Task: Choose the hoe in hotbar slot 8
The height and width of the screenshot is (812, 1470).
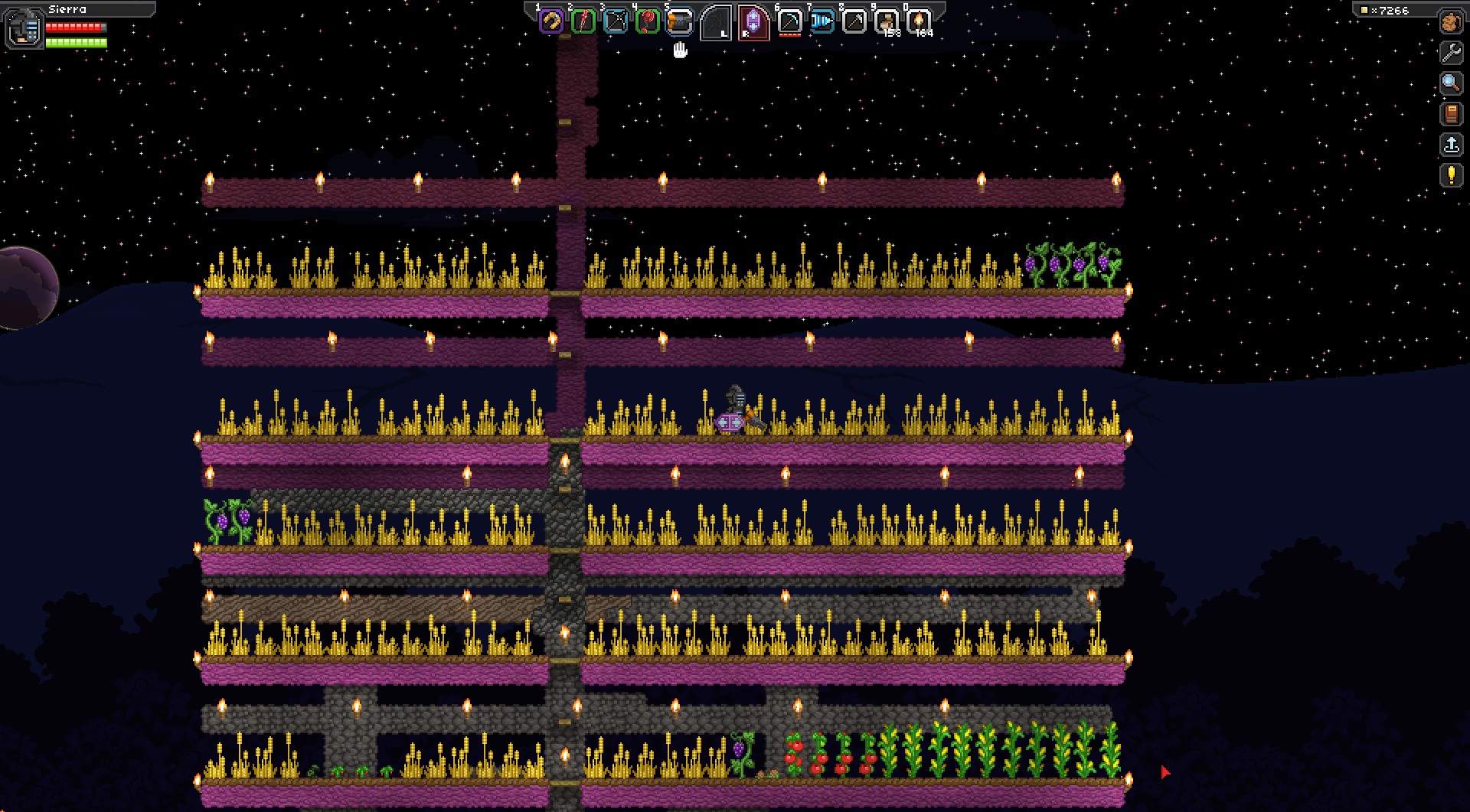Action: pyautogui.click(x=854, y=21)
